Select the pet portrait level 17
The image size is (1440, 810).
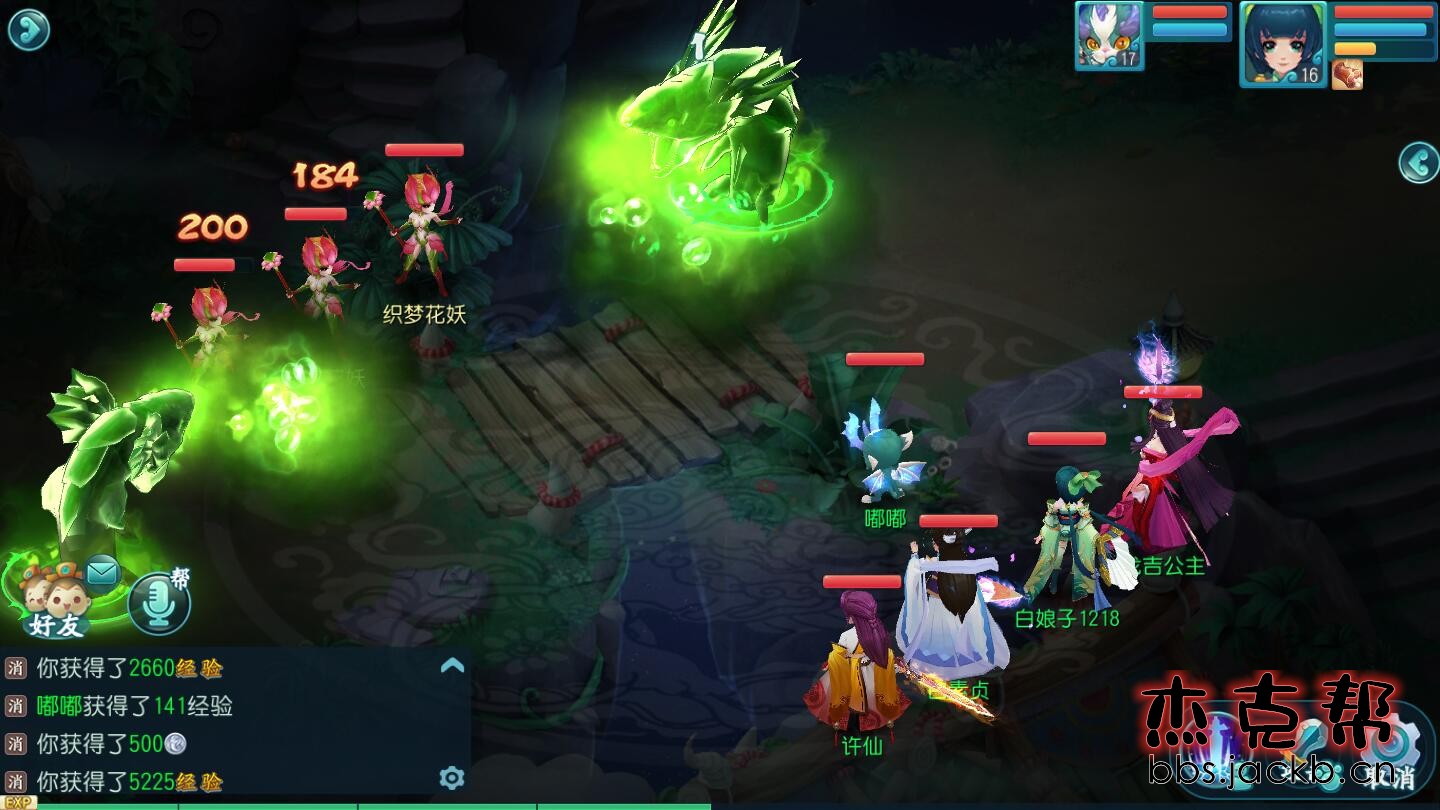[1109, 36]
